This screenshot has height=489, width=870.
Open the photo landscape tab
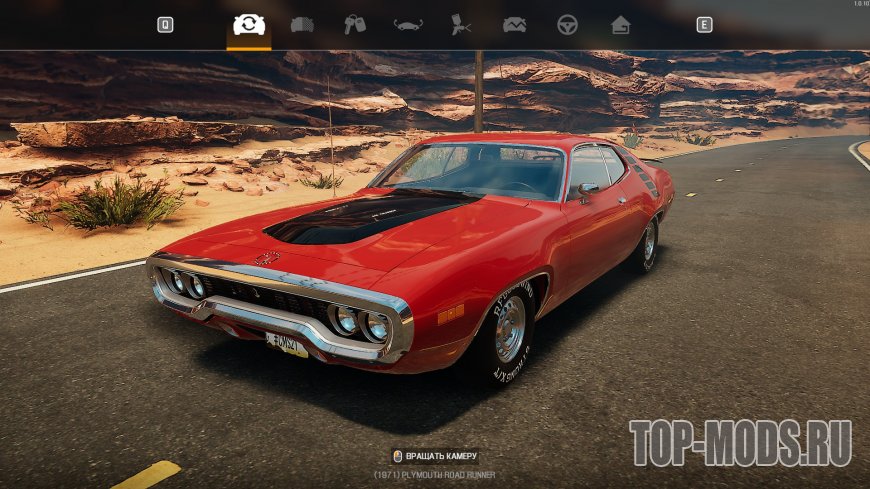pyautogui.click(x=514, y=25)
